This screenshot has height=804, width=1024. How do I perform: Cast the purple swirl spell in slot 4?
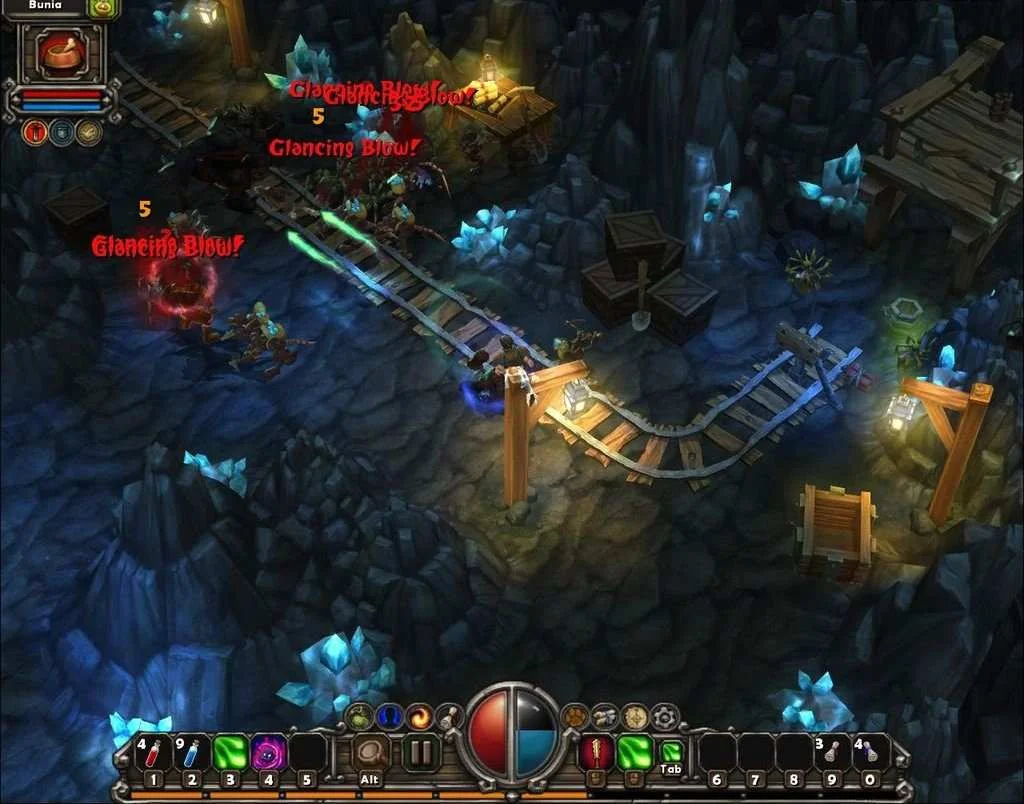tap(268, 753)
